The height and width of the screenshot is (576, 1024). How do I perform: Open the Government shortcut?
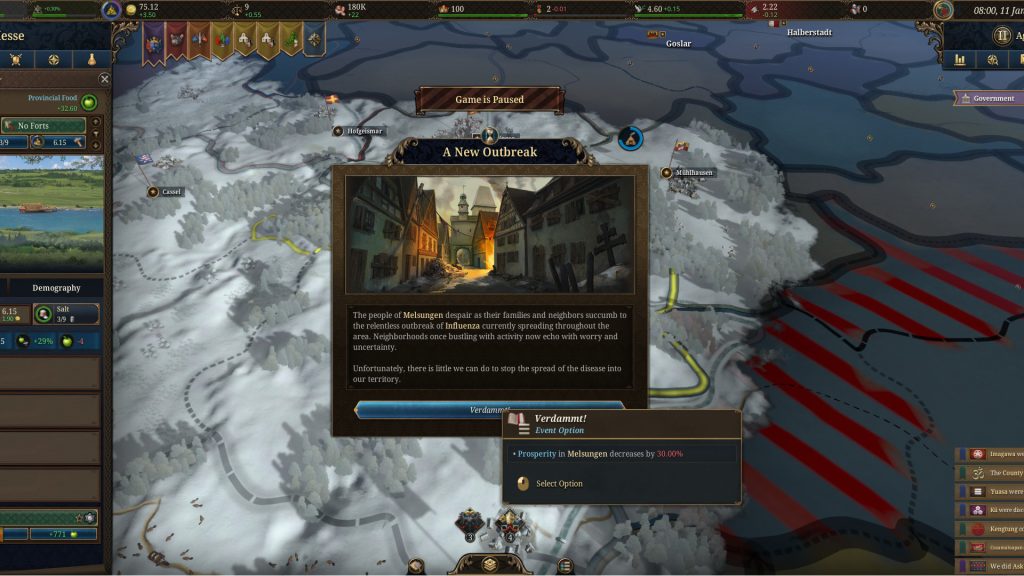point(986,98)
